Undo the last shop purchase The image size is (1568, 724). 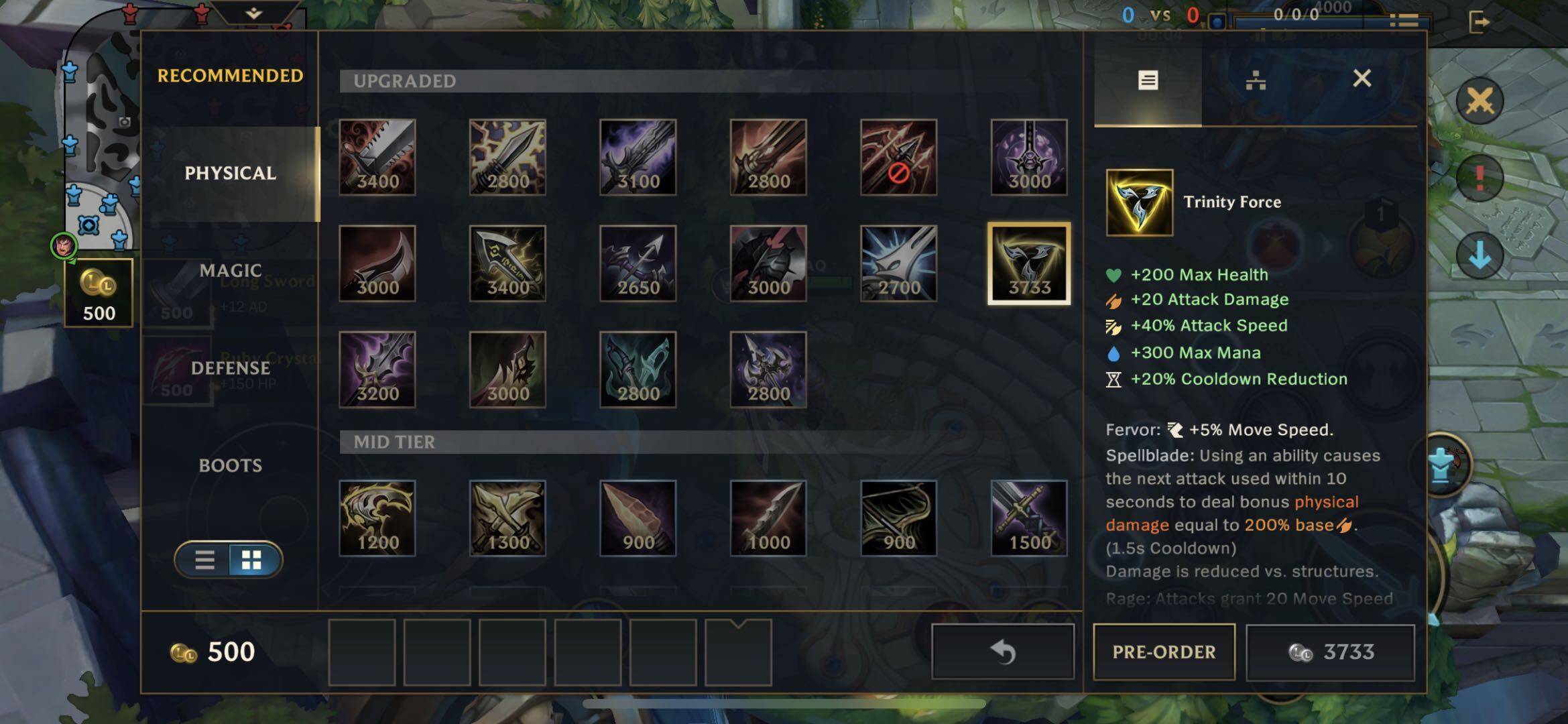(x=1003, y=652)
